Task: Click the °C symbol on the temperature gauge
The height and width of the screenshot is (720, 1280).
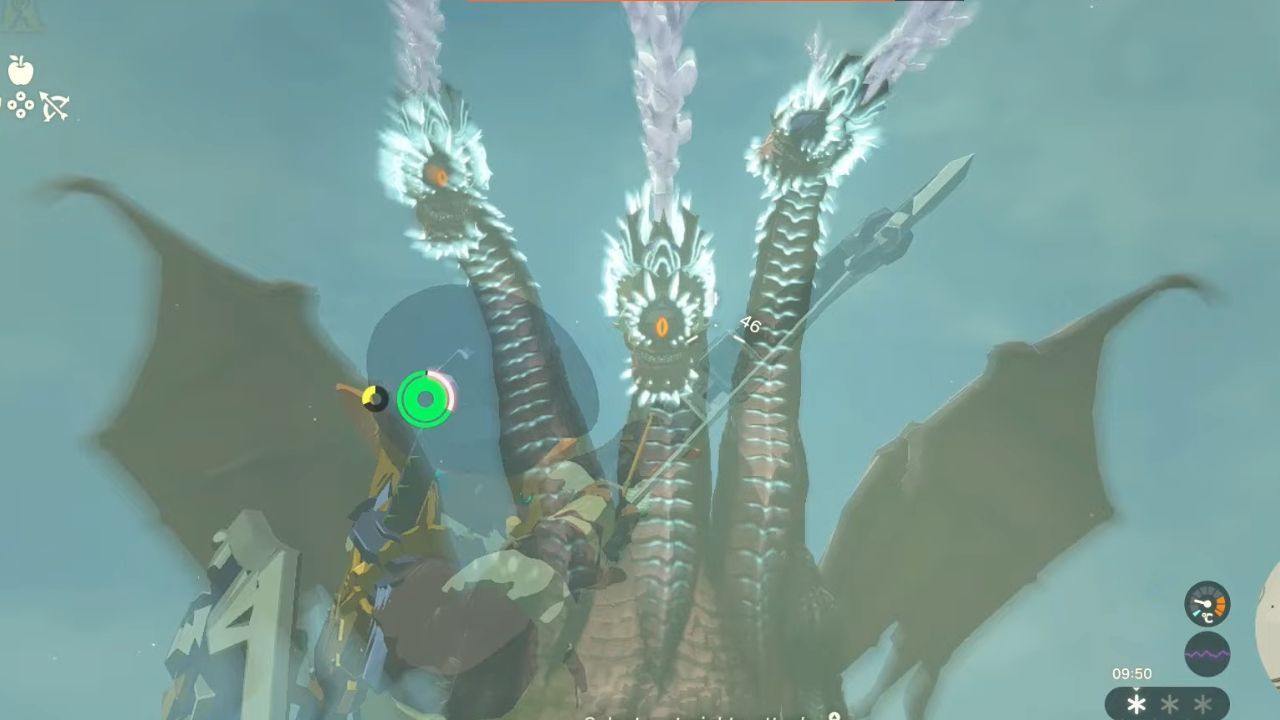Action: pos(1206,618)
